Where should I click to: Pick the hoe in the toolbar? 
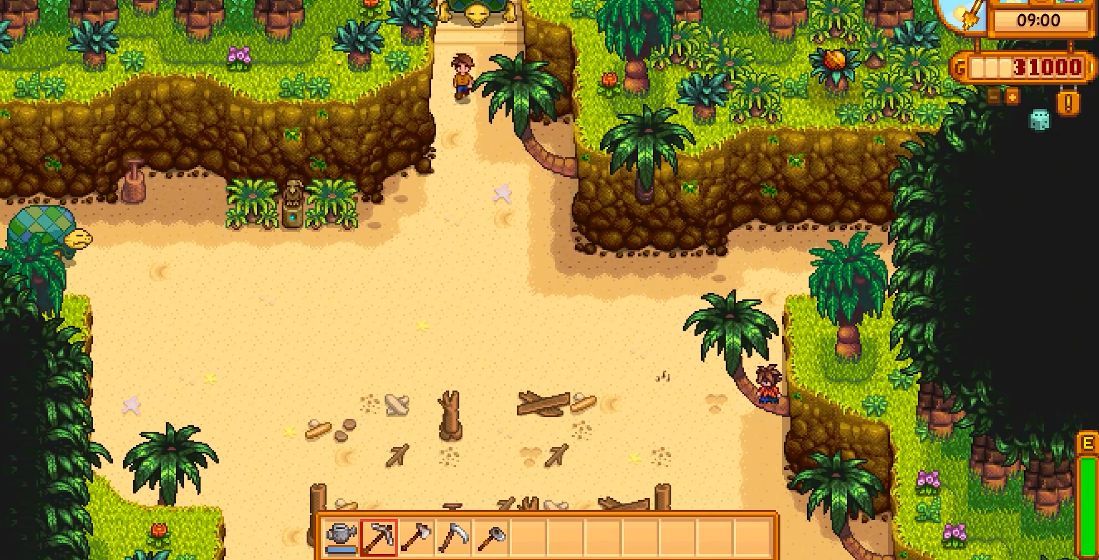coord(491,537)
